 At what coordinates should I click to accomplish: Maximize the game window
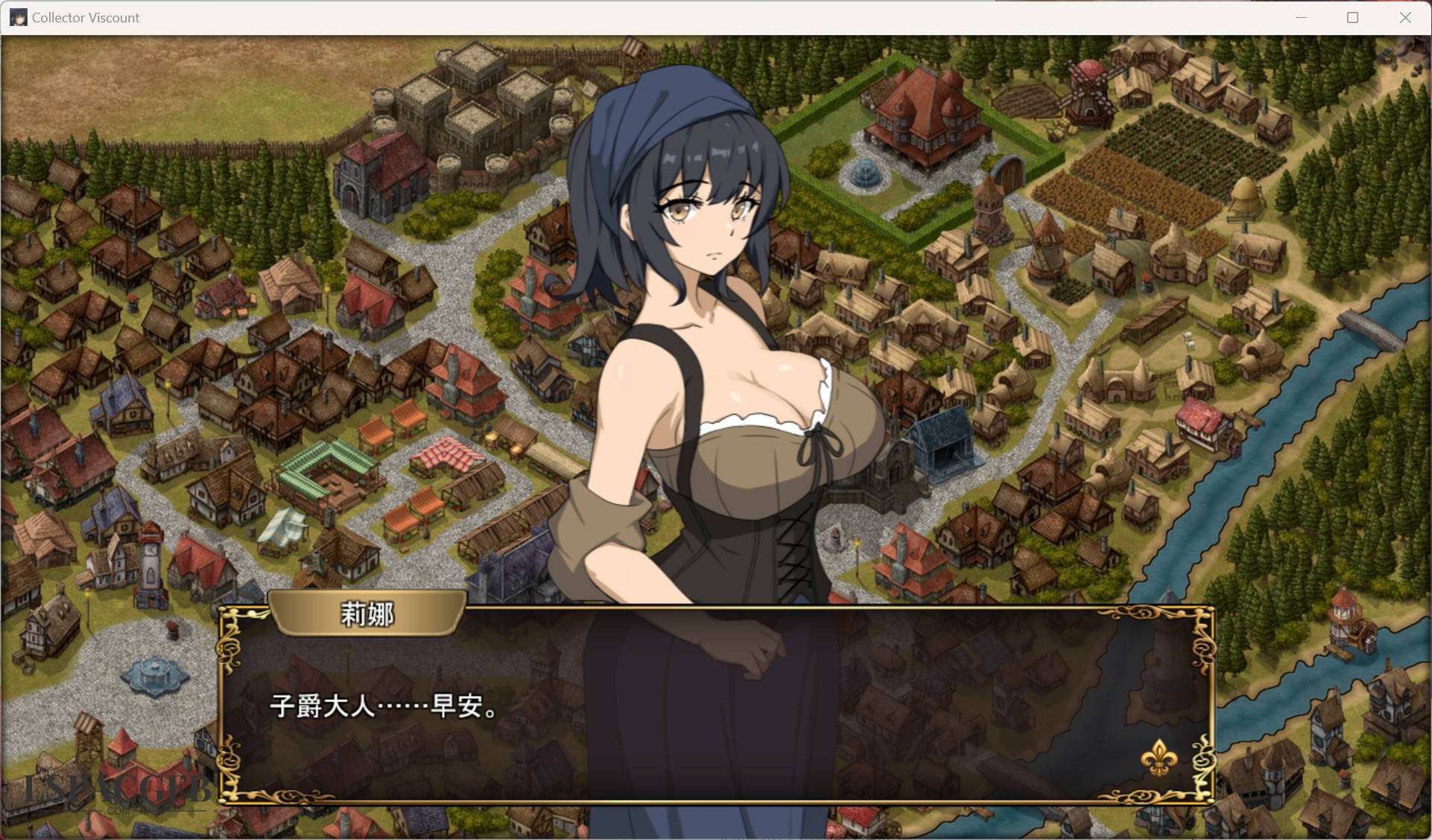point(1352,18)
